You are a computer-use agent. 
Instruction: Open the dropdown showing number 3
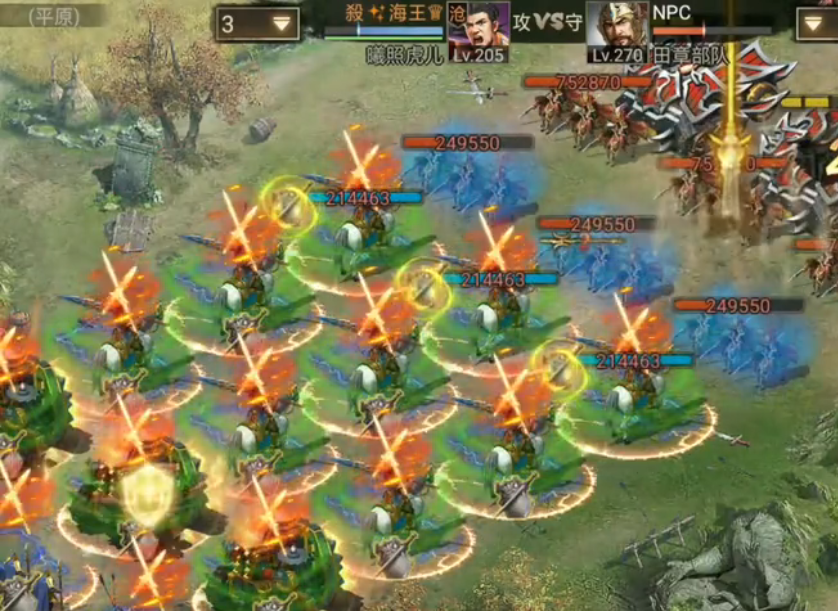tap(257, 24)
